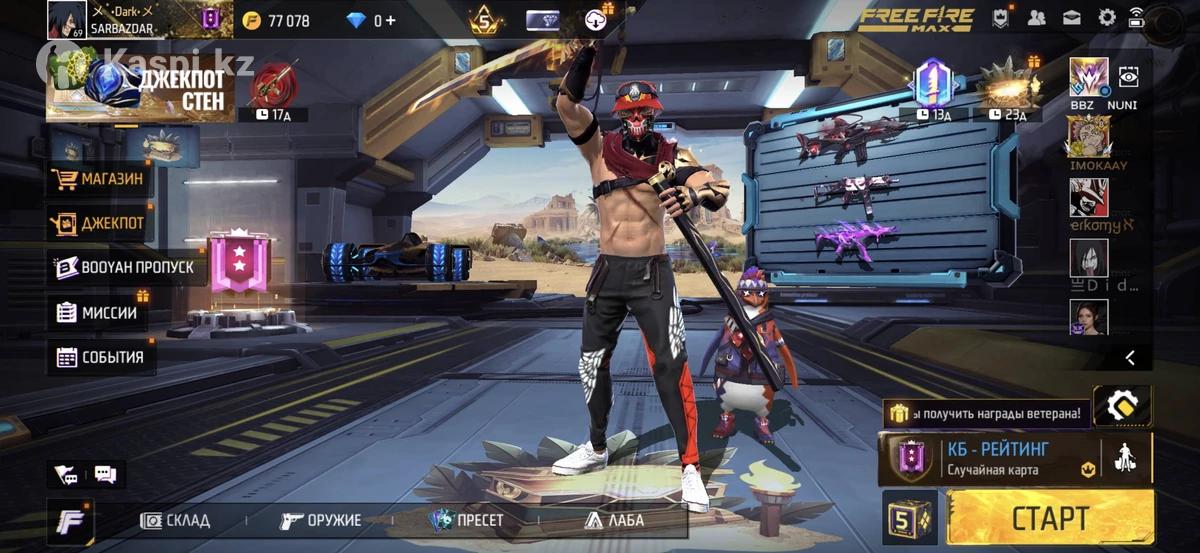This screenshot has width=1200, height=553.
Task: Add diamonds with the plus button
Action: pyautogui.click(x=390, y=20)
